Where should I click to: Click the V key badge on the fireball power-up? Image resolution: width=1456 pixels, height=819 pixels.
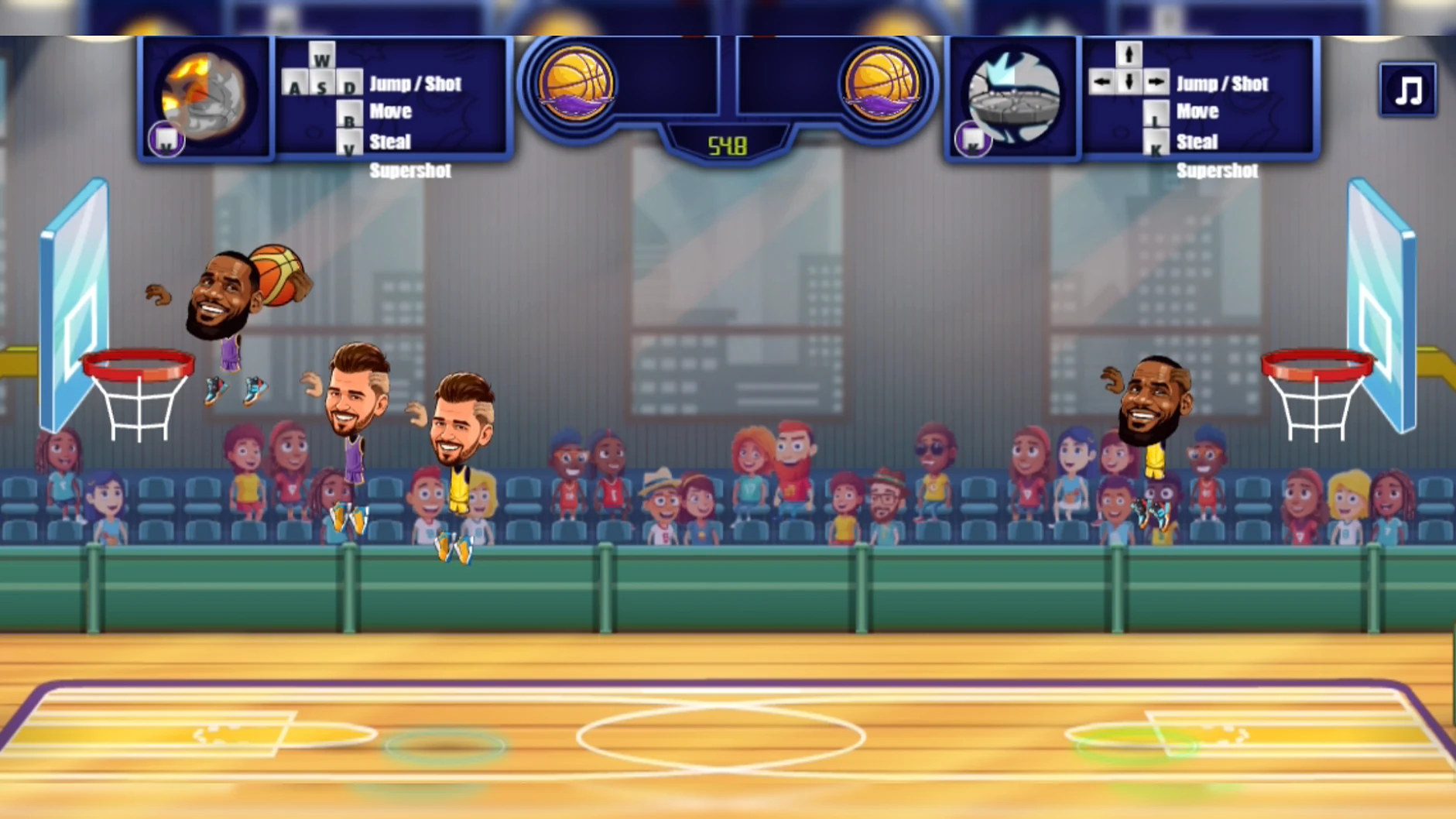tap(166, 139)
